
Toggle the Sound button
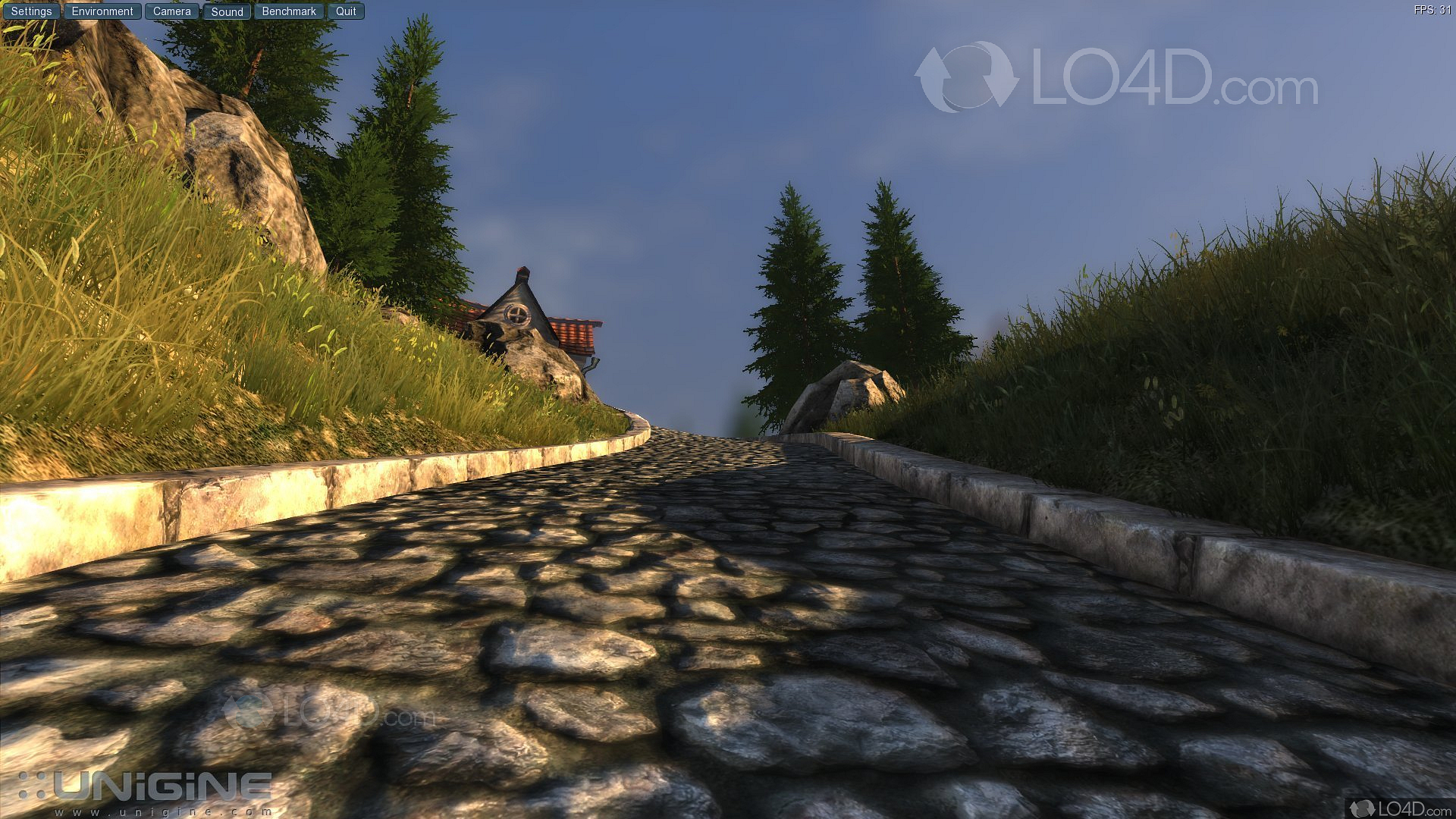pyautogui.click(x=227, y=11)
